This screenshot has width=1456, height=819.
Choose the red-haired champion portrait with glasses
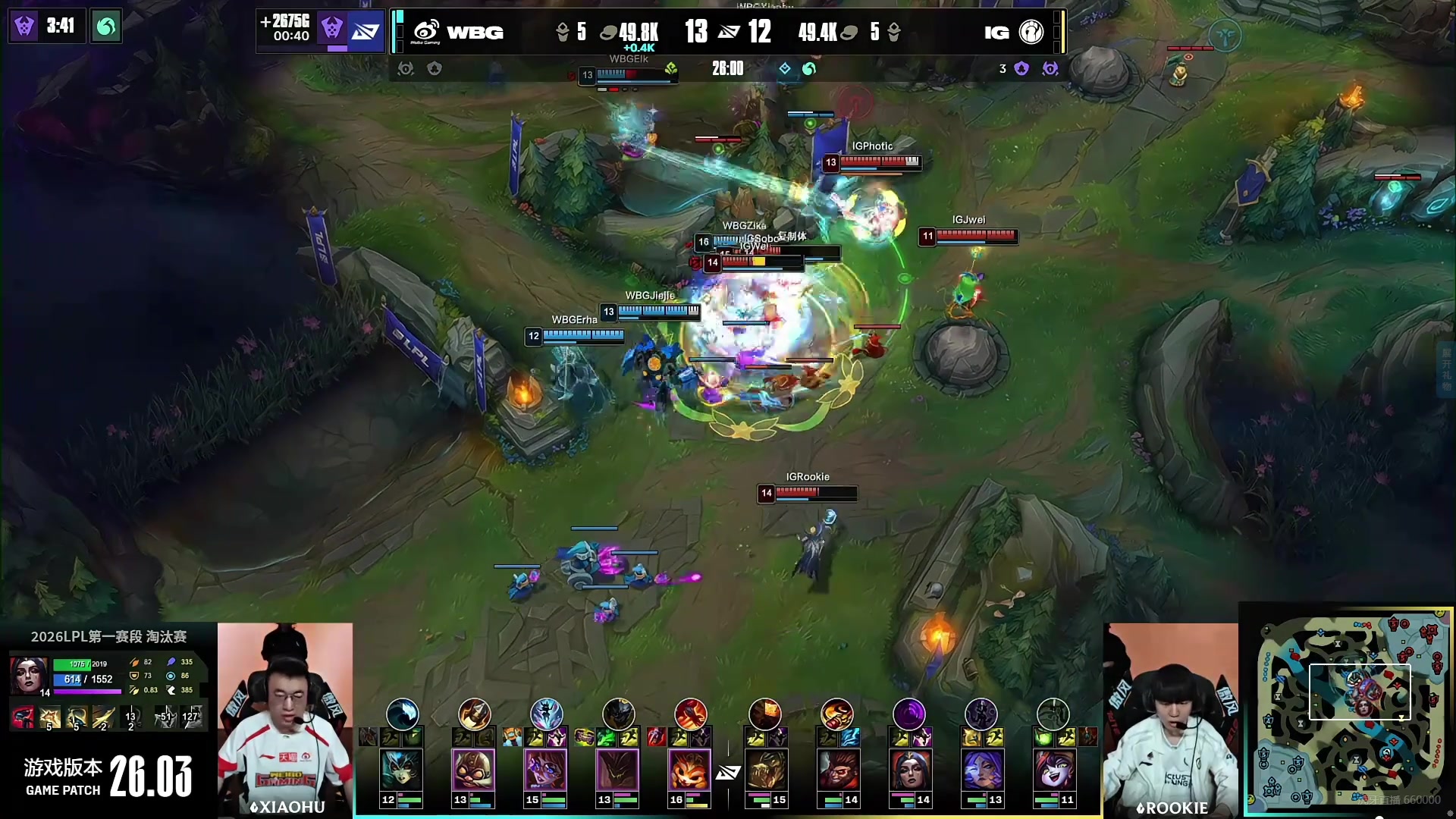546,770
